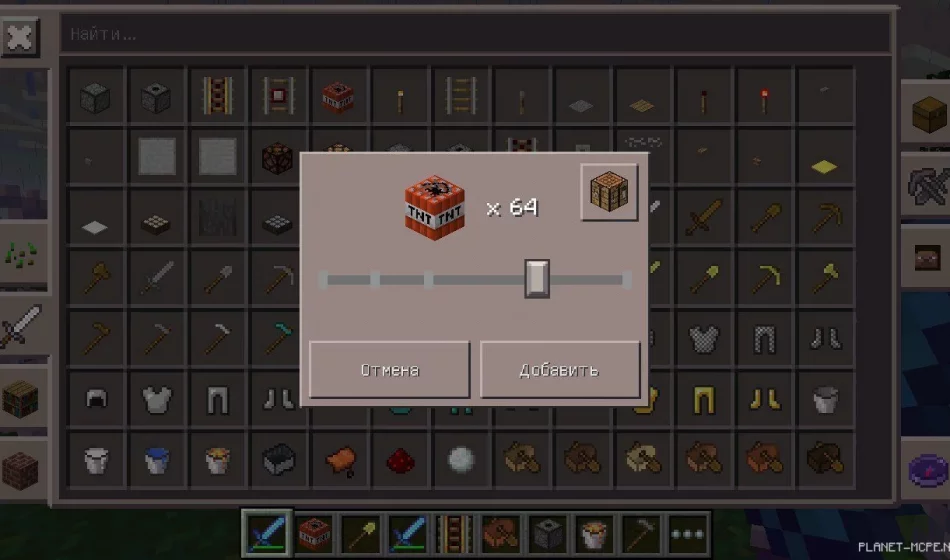Screen dimensions: 950x560
Task: Choose the snowball in the bottom row
Action: click(x=460, y=459)
